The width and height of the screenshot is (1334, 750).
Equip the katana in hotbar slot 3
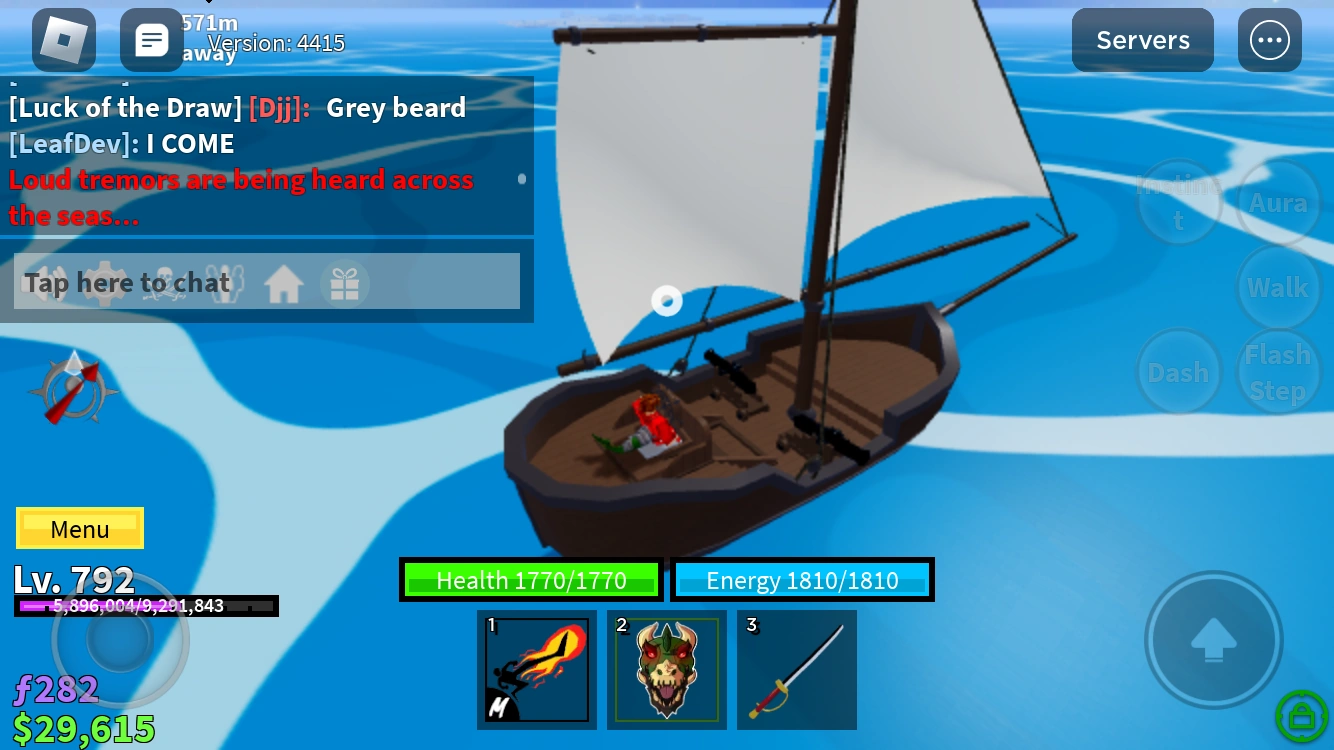pos(797,669)
